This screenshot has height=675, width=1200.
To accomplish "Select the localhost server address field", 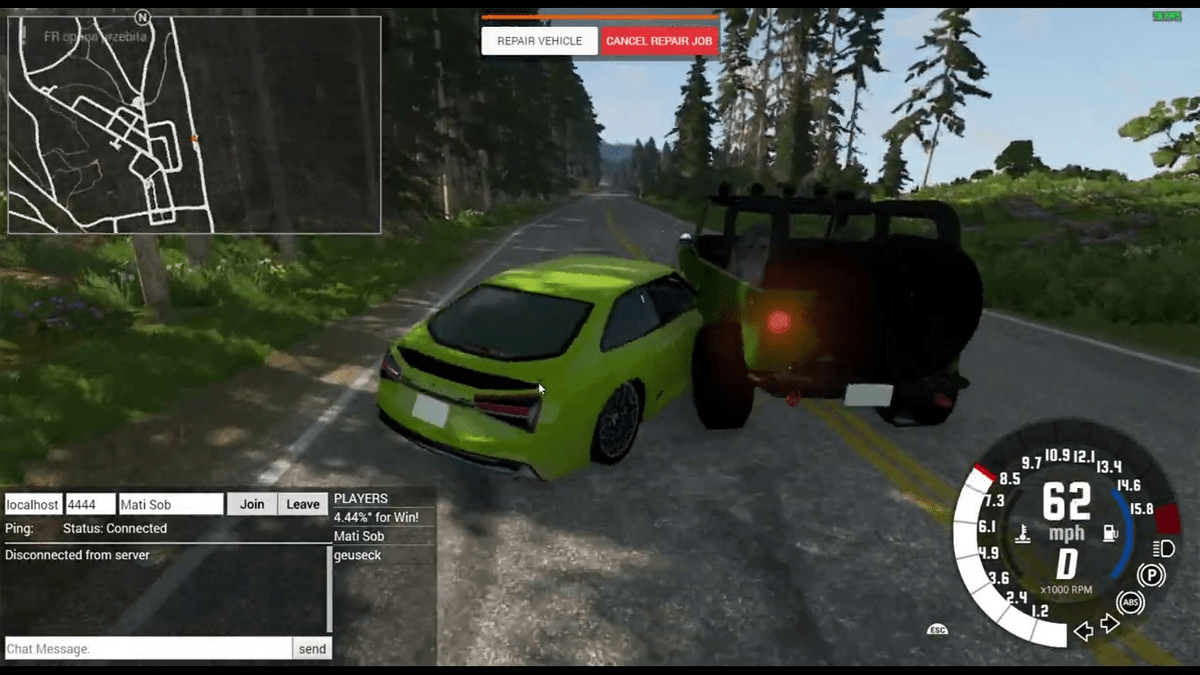I will [x=33, y=504].
